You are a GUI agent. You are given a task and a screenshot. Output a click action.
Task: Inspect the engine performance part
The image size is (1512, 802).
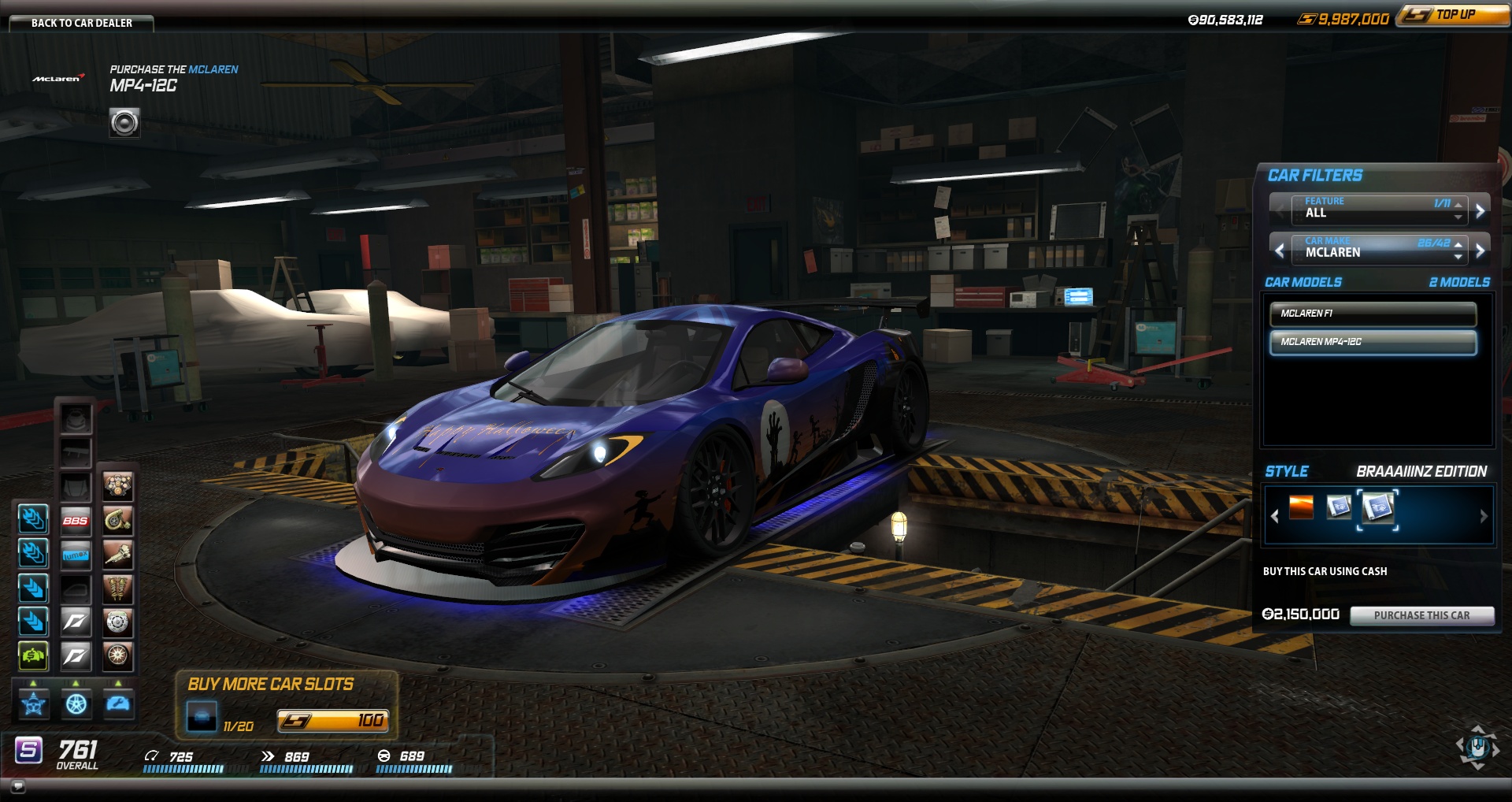point(117,486)
